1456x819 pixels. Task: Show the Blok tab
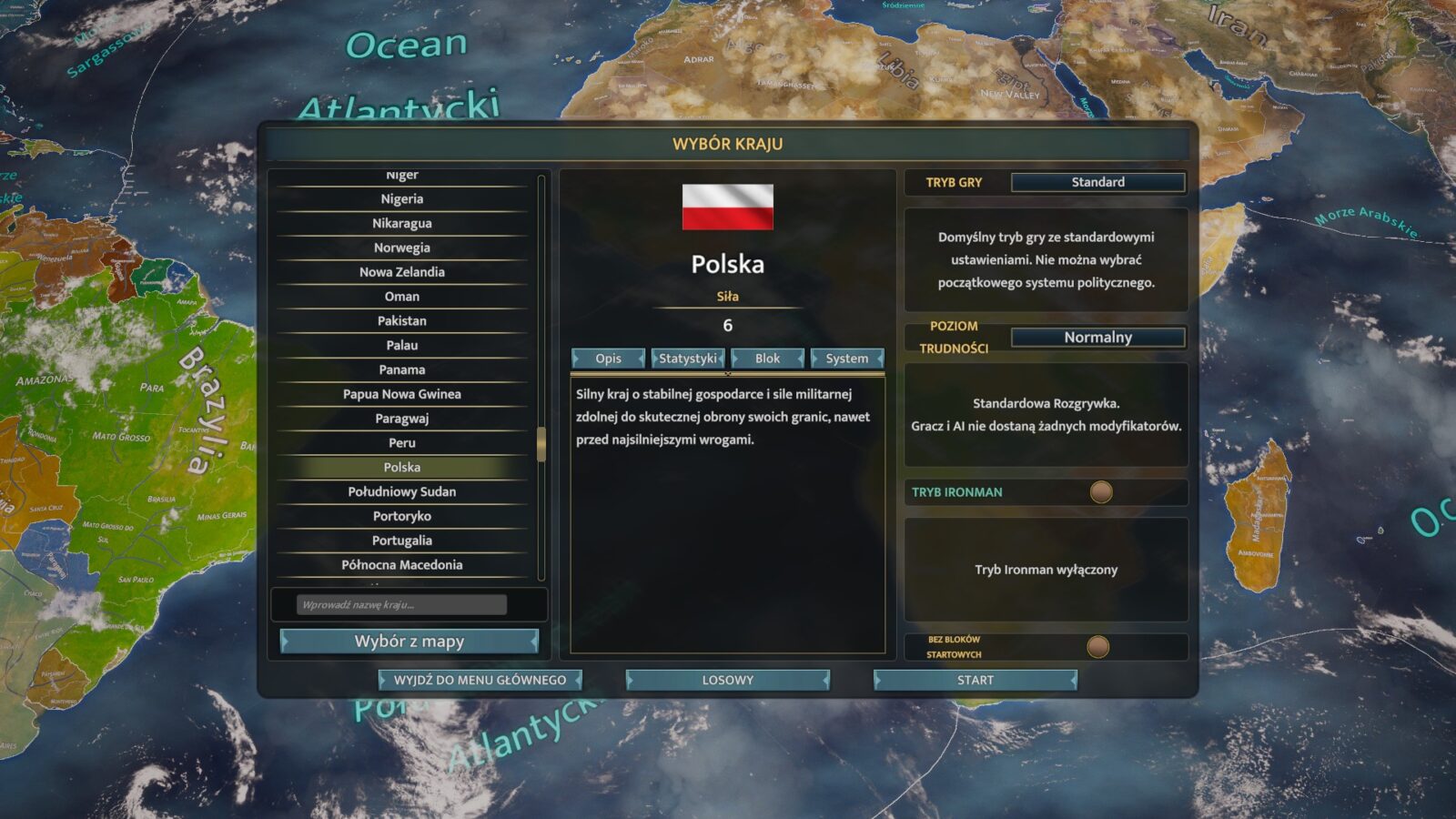767,359
